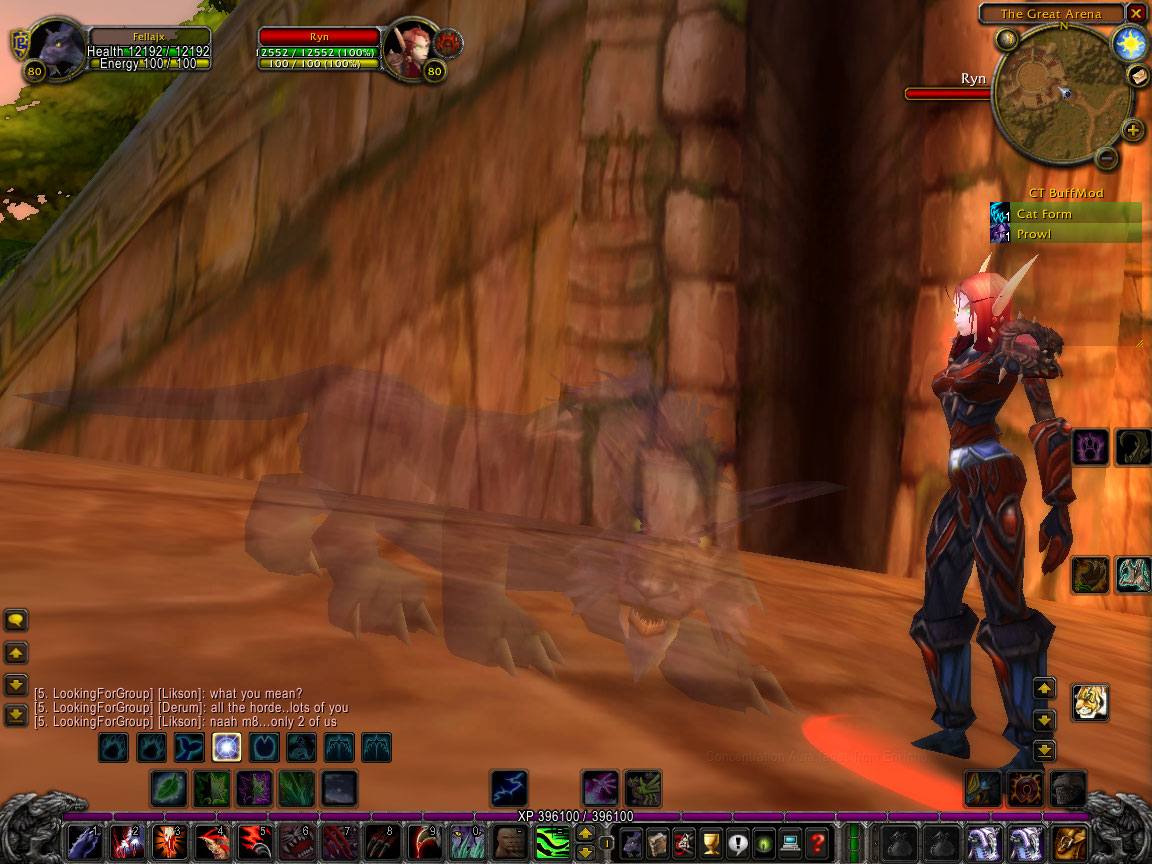The width and height of the screenshot is (1152, 864).
Task: Zoom in on the minimap
Action: click(1132, 130)
